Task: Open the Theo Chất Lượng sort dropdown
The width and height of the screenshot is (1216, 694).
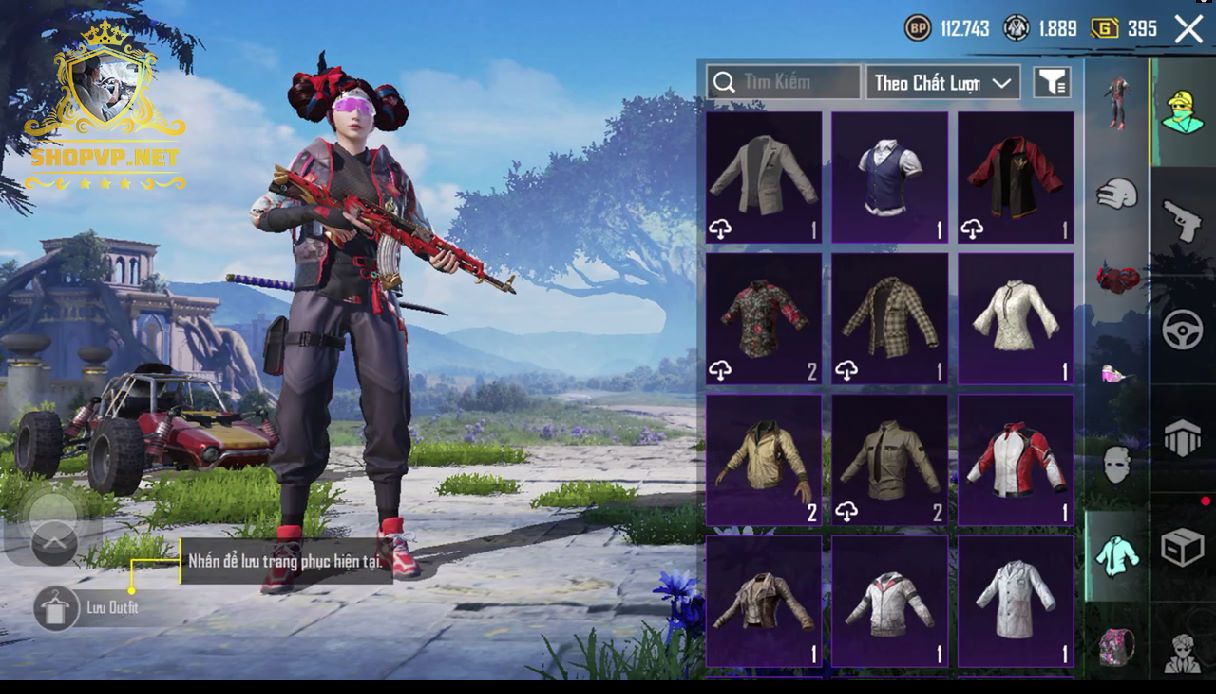Action: [942, 83]
